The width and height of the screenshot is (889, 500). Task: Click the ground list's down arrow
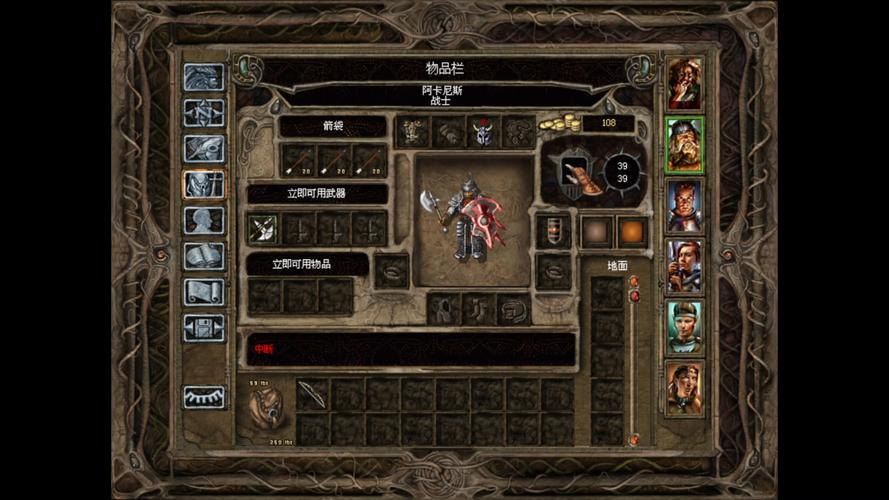click(x=633, y=439)
